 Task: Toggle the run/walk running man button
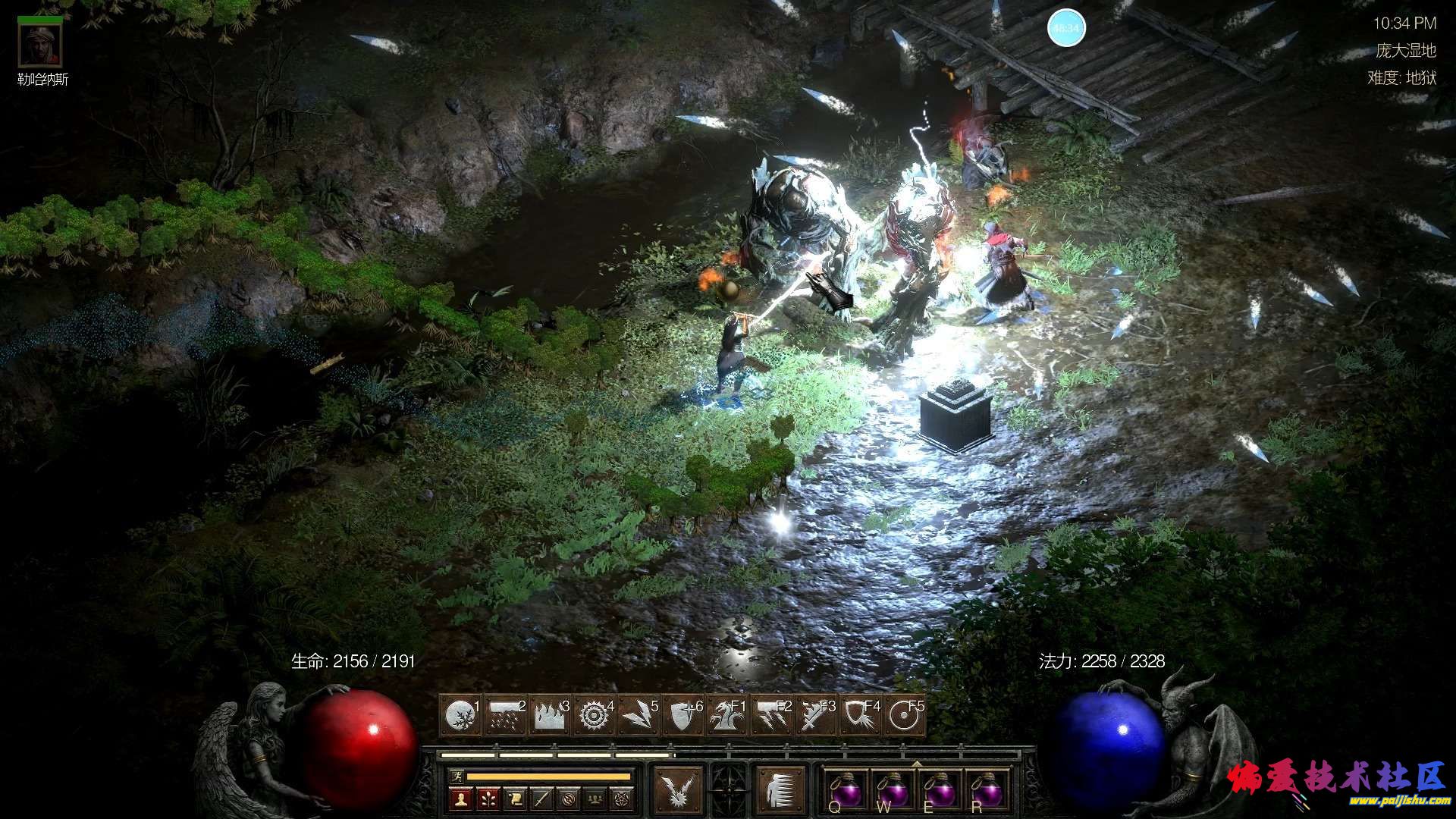coord(456,776)
